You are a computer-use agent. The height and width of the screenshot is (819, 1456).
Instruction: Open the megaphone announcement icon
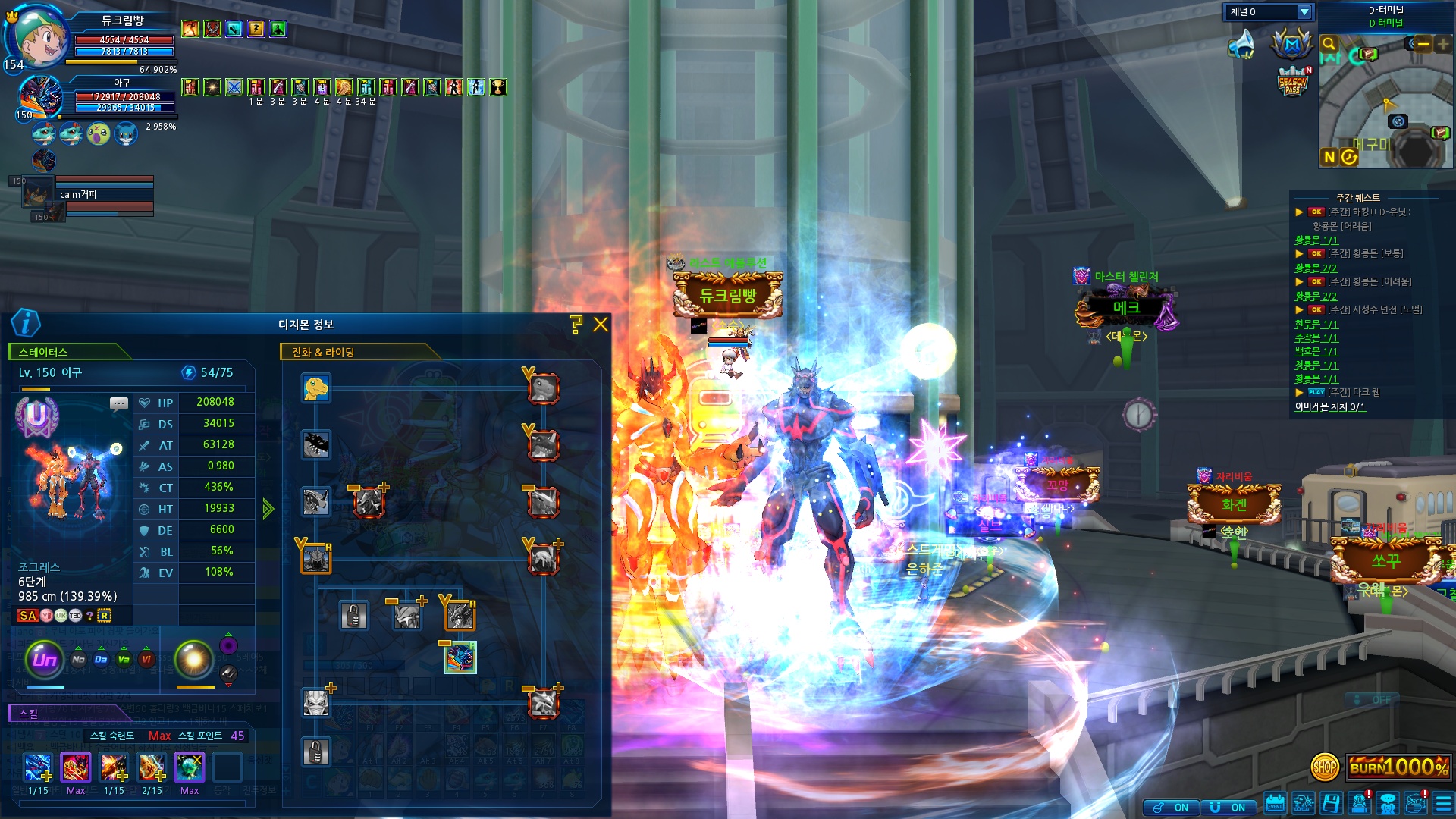1242,44
